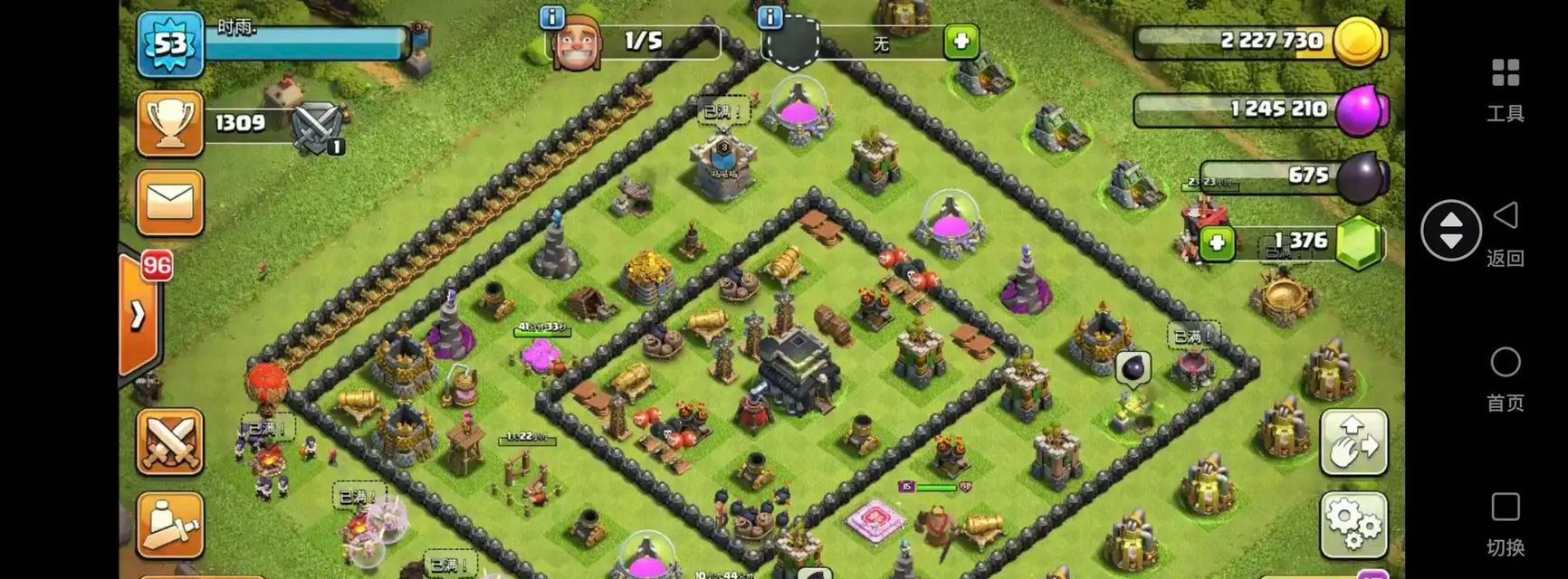Show shield info via the blue i icon

pos(770,16)
